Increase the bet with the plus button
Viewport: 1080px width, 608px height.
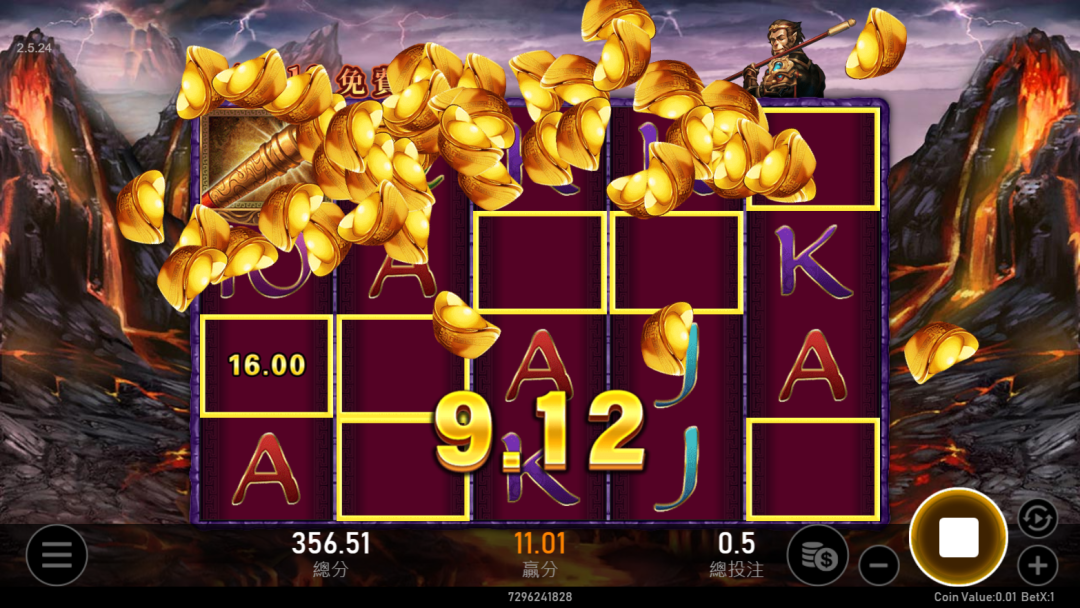pyautogui.click(x=1037, y=566)
